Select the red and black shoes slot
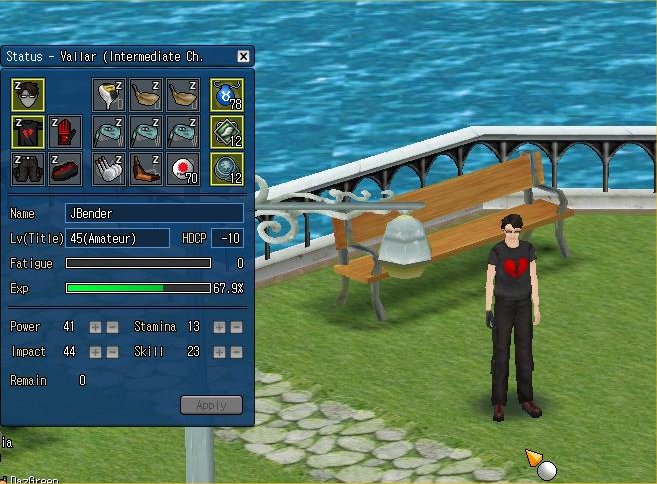 tap(64, 168)
